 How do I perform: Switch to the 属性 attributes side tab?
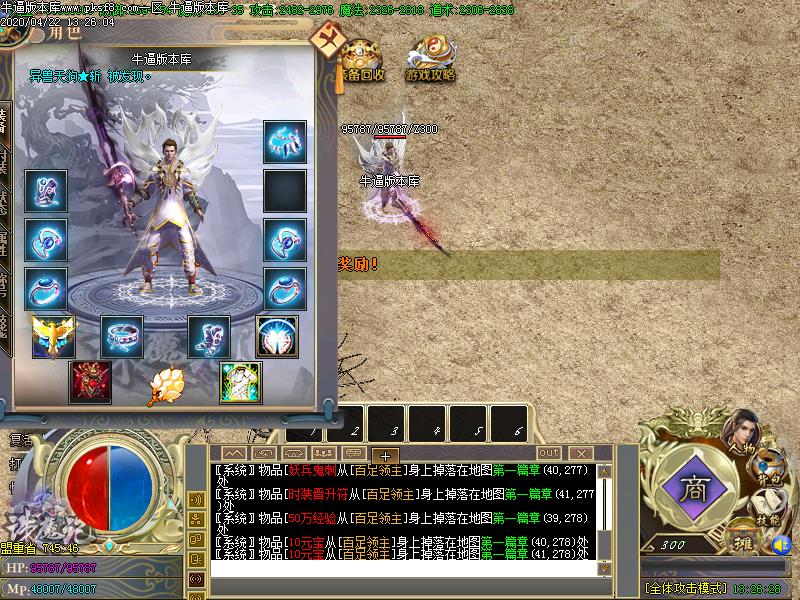4,240
